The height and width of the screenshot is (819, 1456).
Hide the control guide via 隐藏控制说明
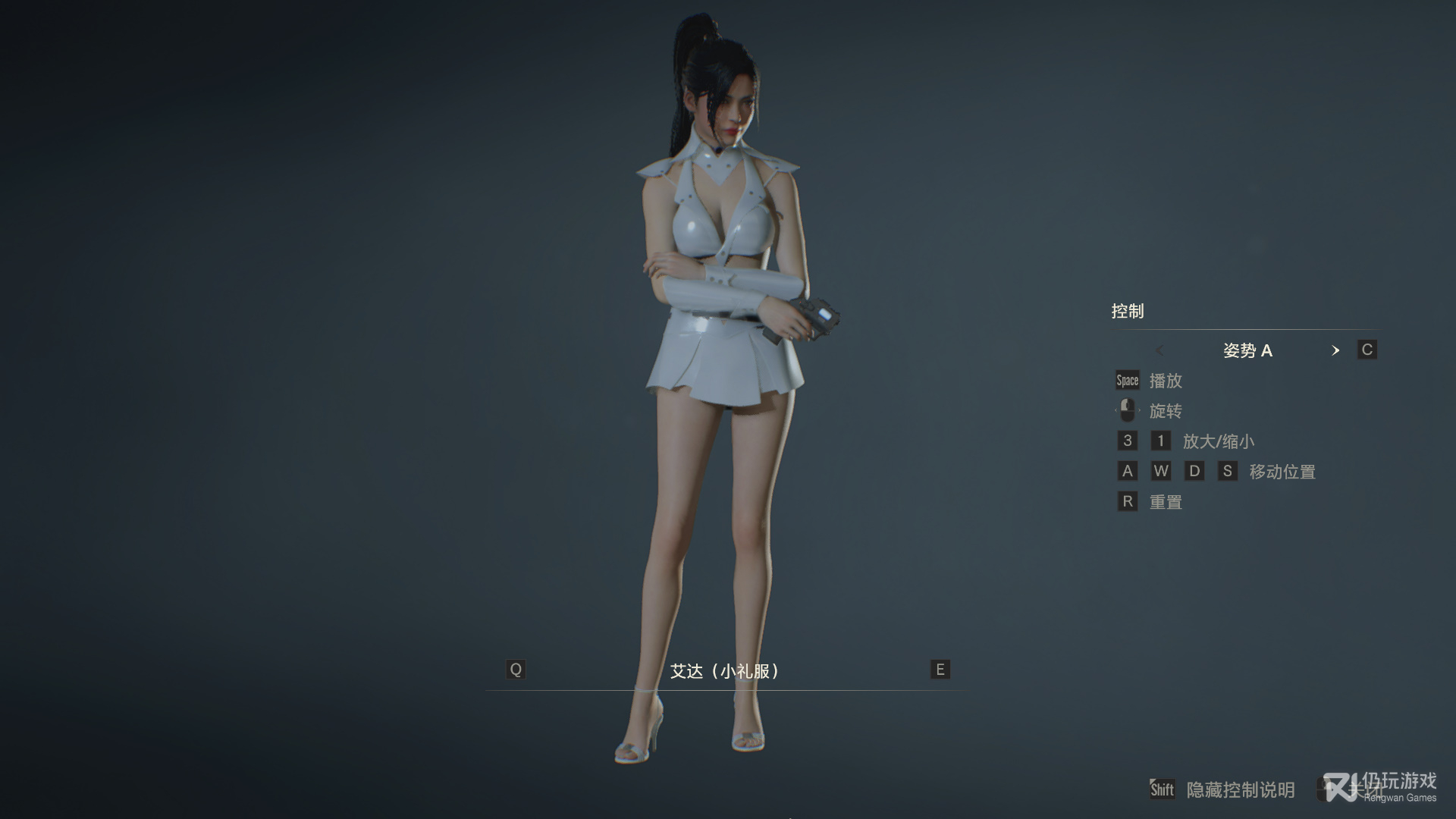pyautogui.click(x=1240, y=790)
